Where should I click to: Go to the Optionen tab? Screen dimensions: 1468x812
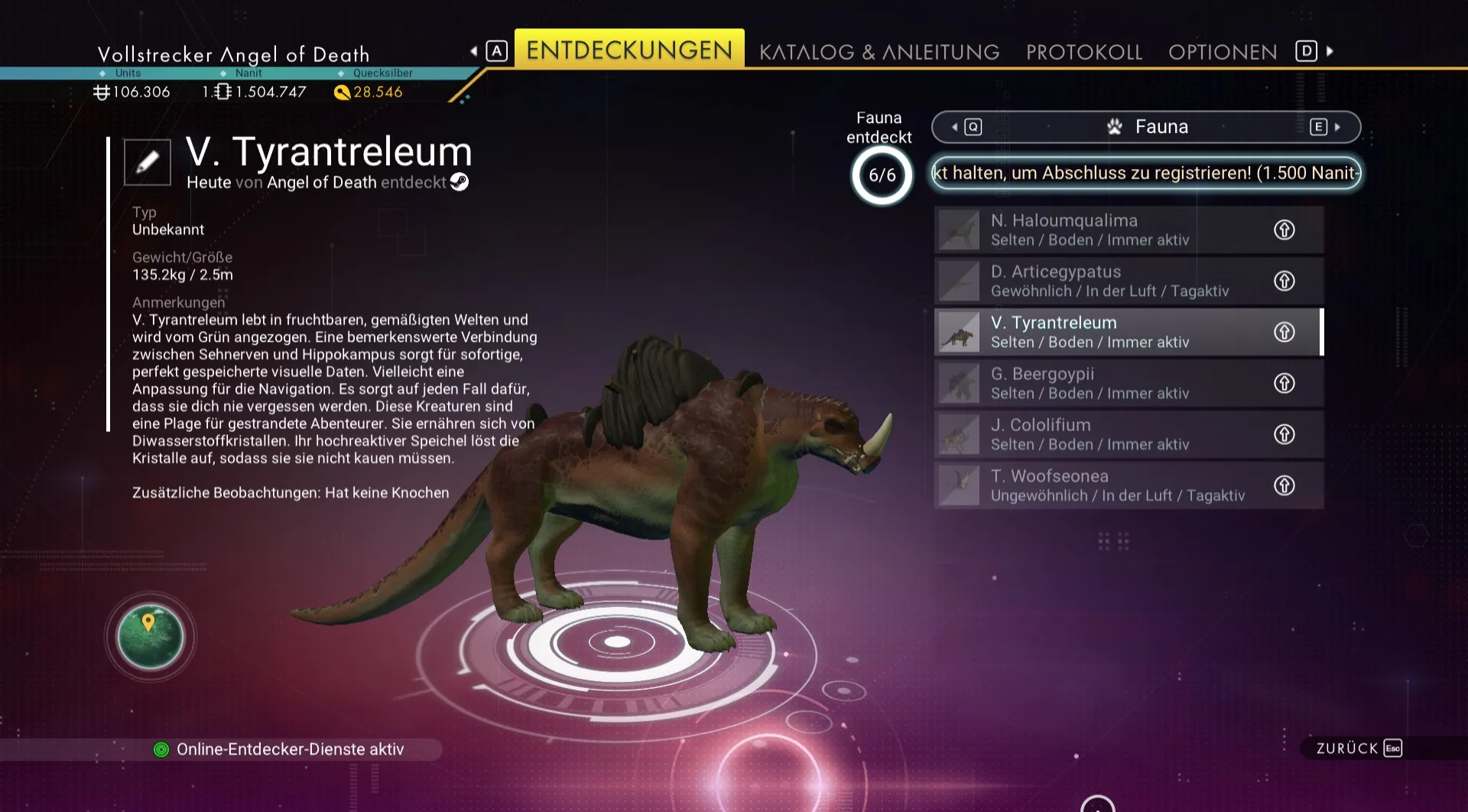click(x=1222, y=52)
